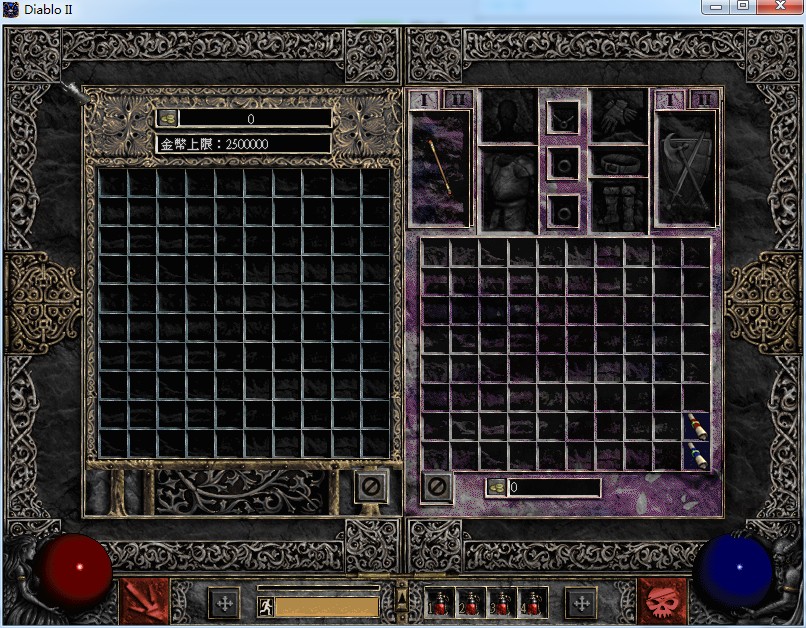Select the red-banded scroll in inventory

(697, 426)
